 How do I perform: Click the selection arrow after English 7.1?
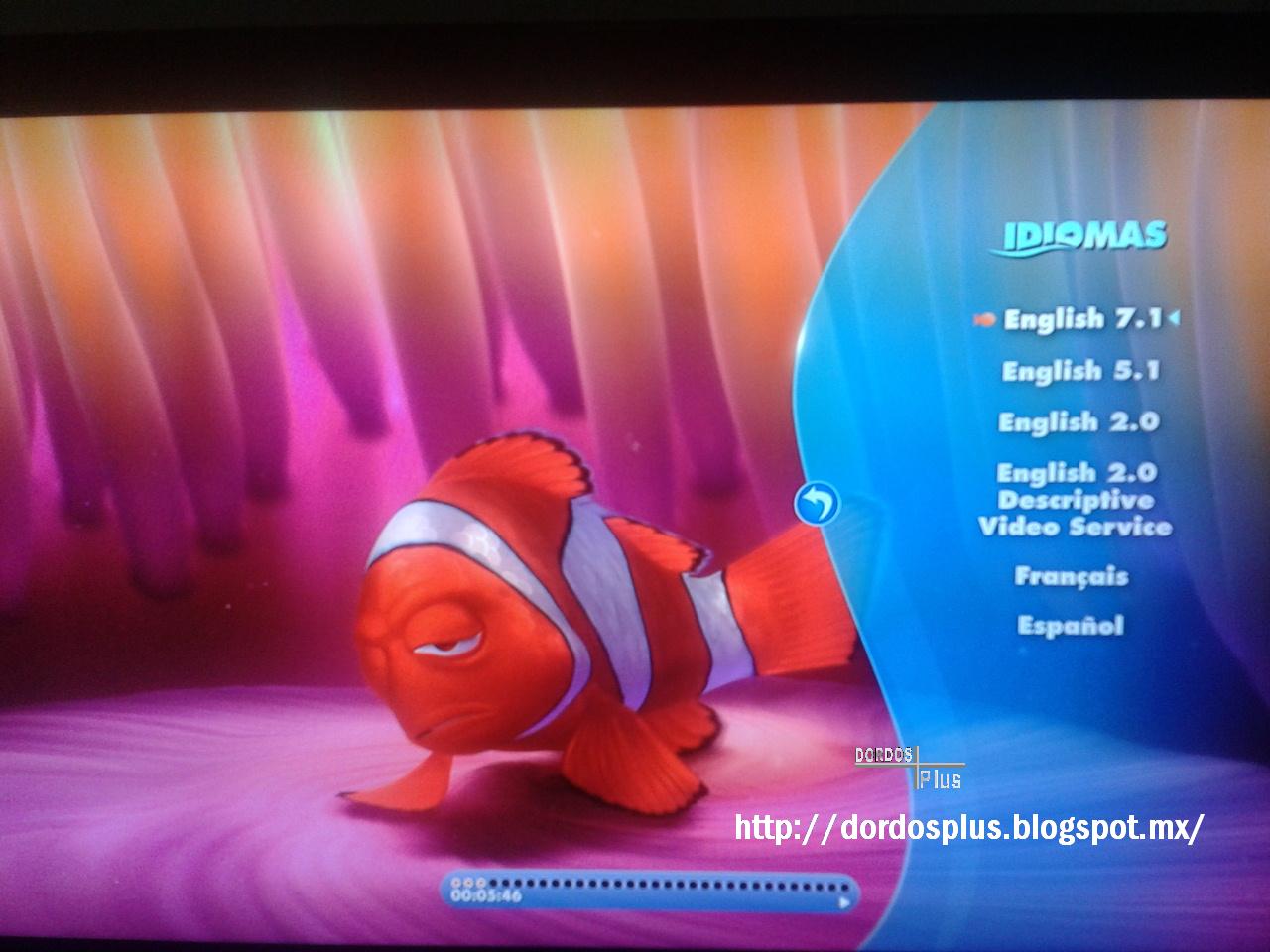[x=1176, y=320]
